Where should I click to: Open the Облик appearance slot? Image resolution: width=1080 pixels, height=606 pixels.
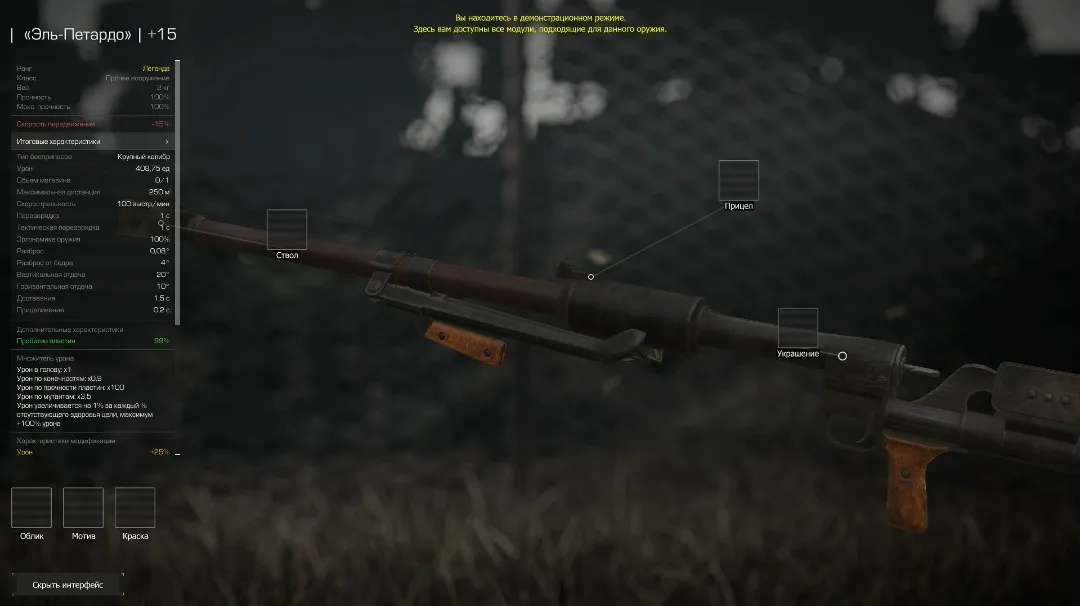(31, 507)
